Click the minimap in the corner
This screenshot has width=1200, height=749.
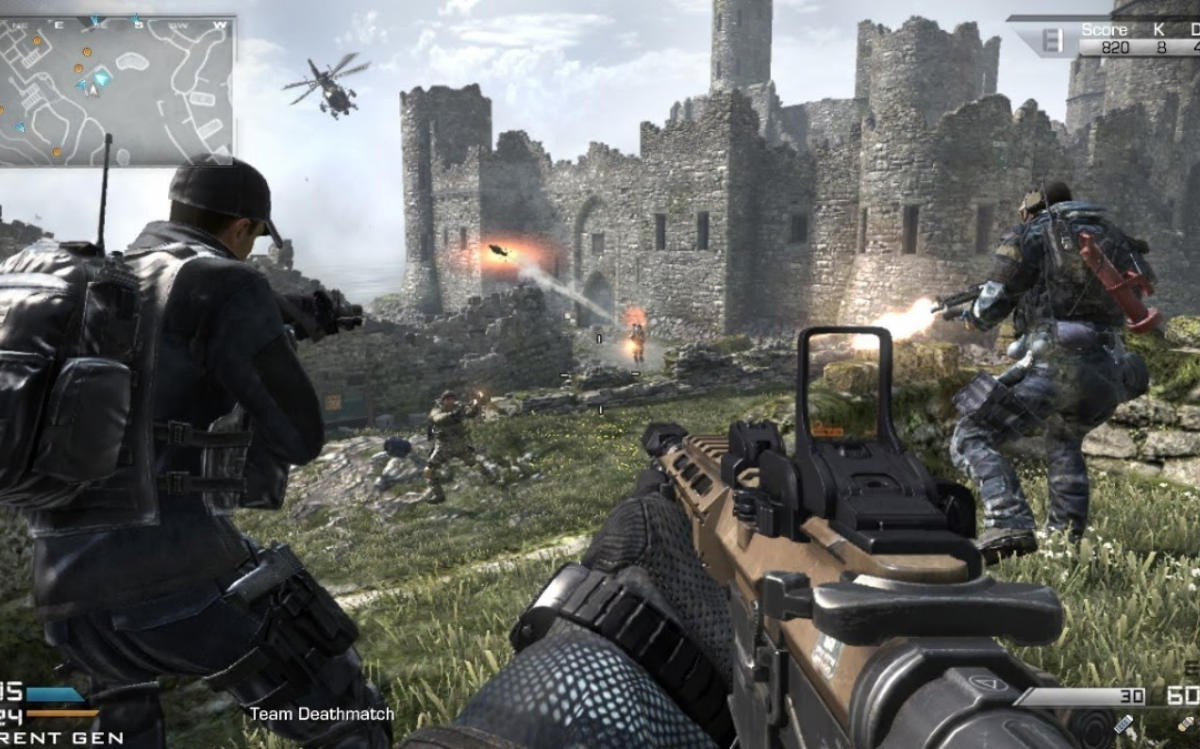117,89
